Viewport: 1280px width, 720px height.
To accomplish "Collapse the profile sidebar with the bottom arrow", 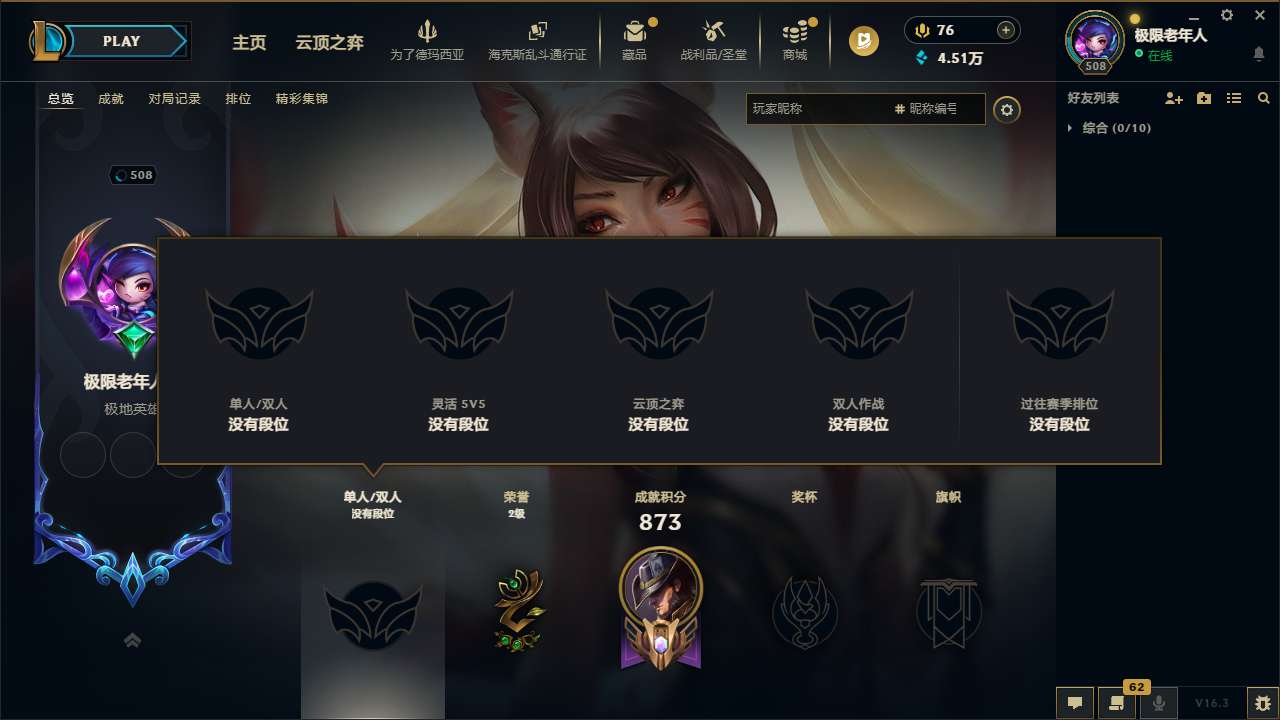I will tap(131, 639).
